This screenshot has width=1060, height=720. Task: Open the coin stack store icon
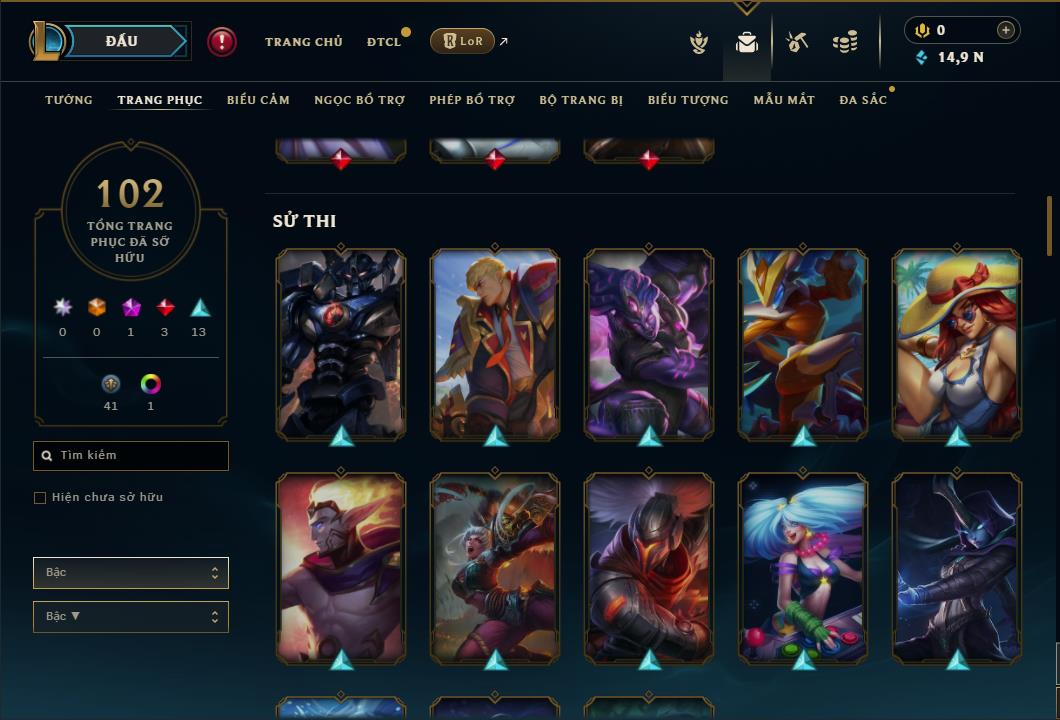[845, 42]
